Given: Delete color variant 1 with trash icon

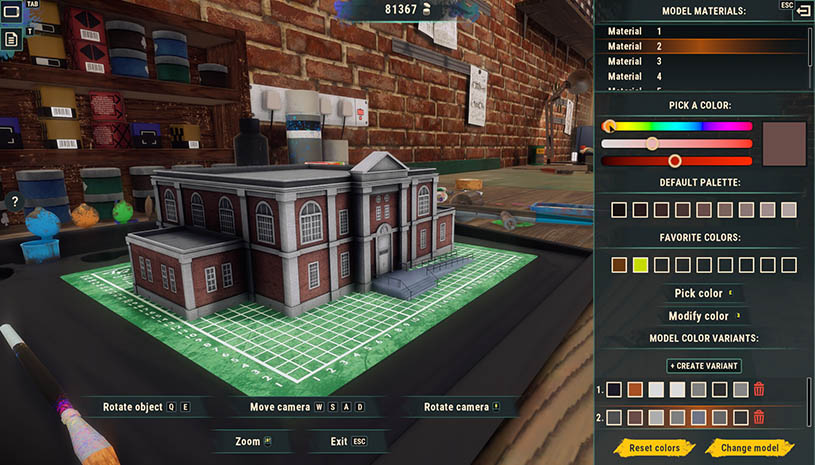Looking at the screenshot, I should click(759, 390).
